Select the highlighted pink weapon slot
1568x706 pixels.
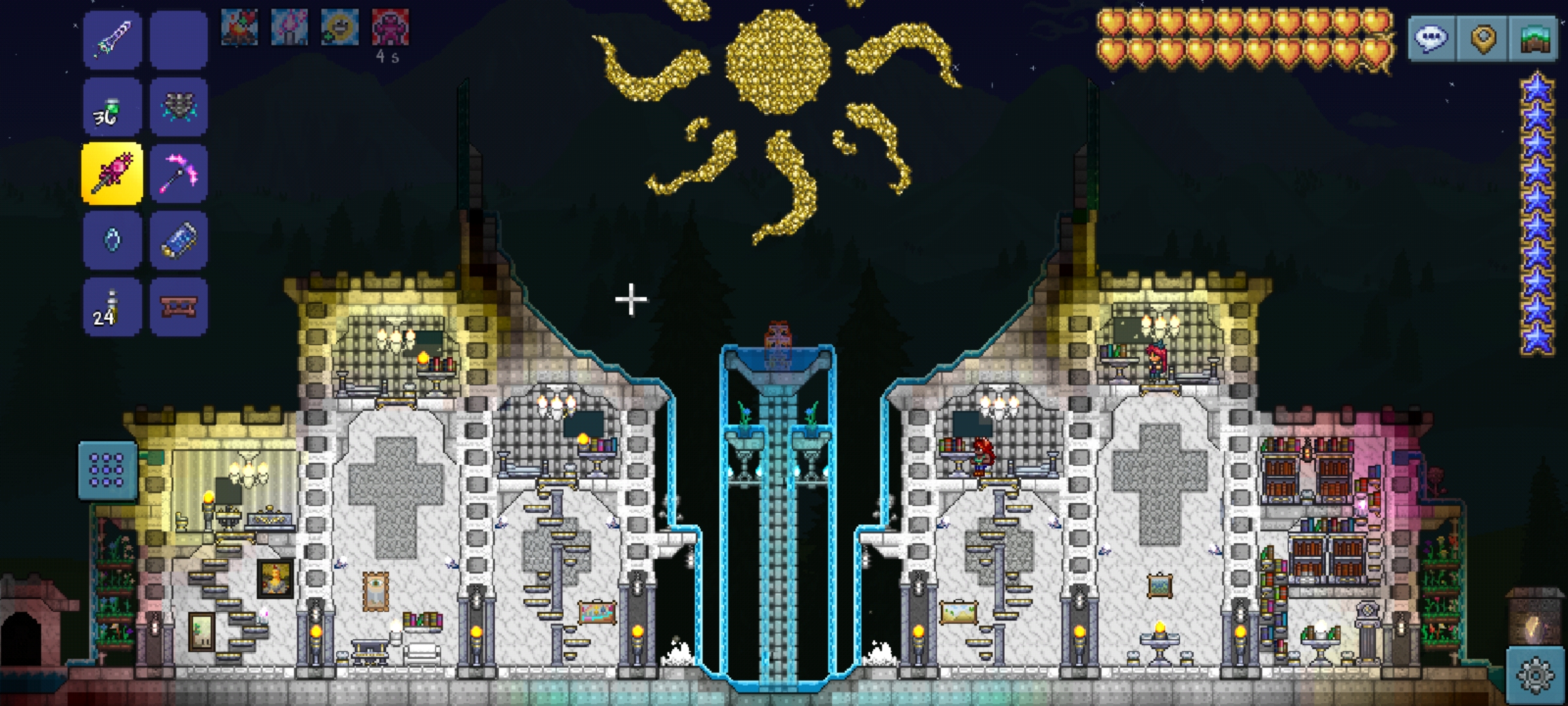point(112,174)
